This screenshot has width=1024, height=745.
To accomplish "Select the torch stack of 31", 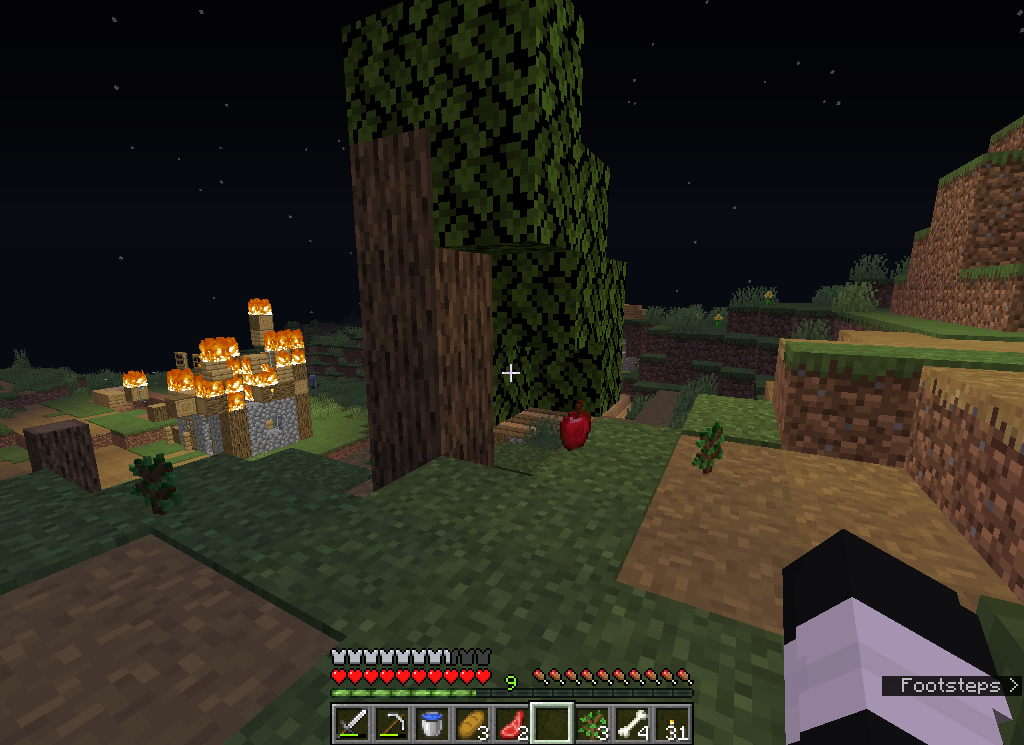I will coord(672,722).
